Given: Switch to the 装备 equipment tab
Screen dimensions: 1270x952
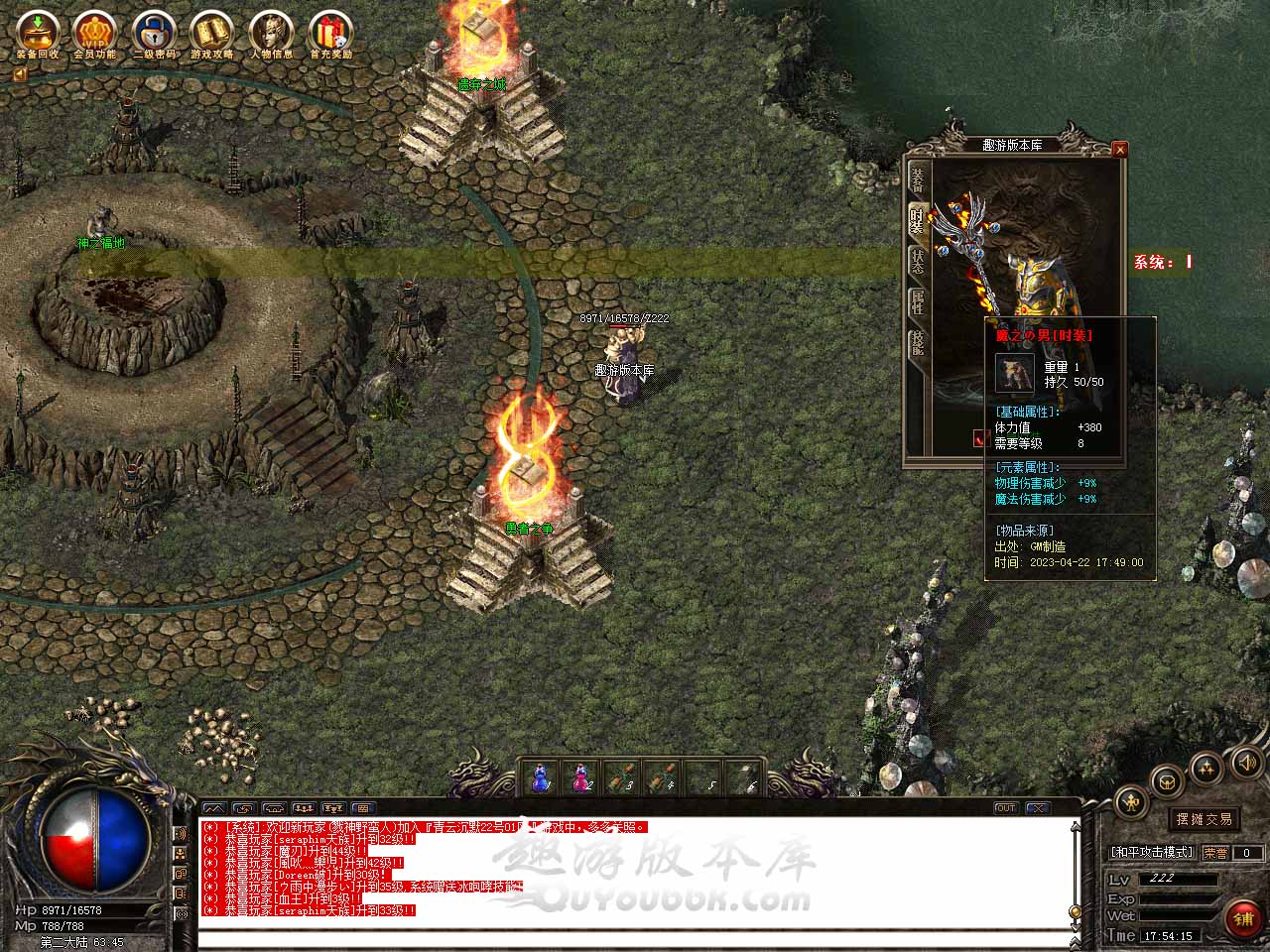Looking at the screenshot, I should click(917, 178).
